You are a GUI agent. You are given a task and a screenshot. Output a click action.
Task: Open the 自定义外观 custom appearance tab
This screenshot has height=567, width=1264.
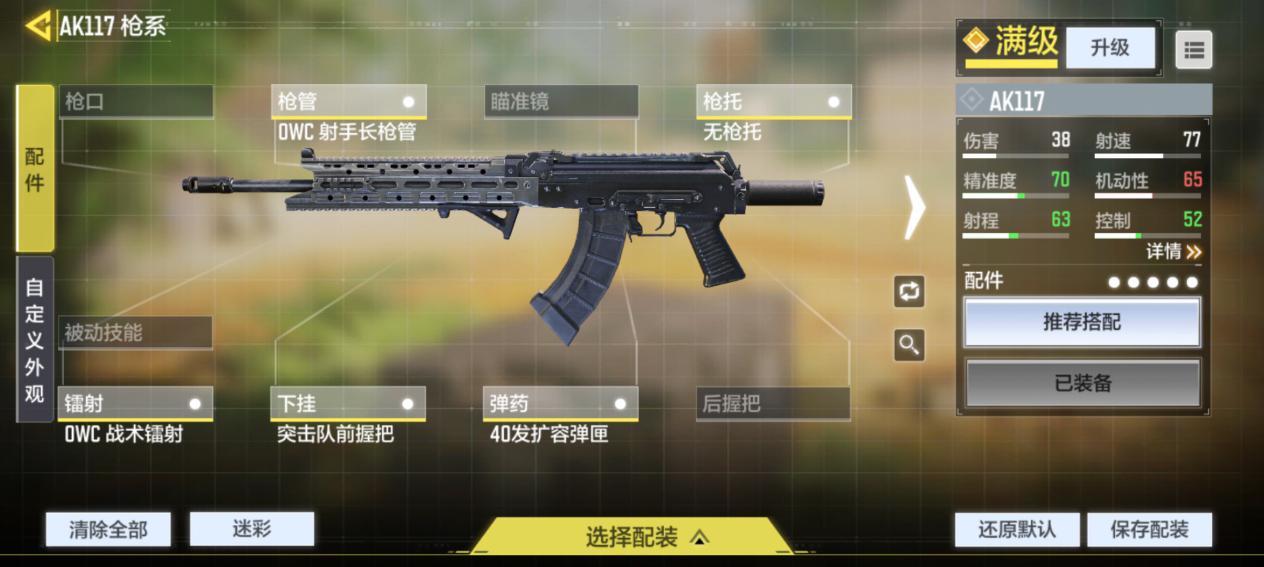coord(35,339)
